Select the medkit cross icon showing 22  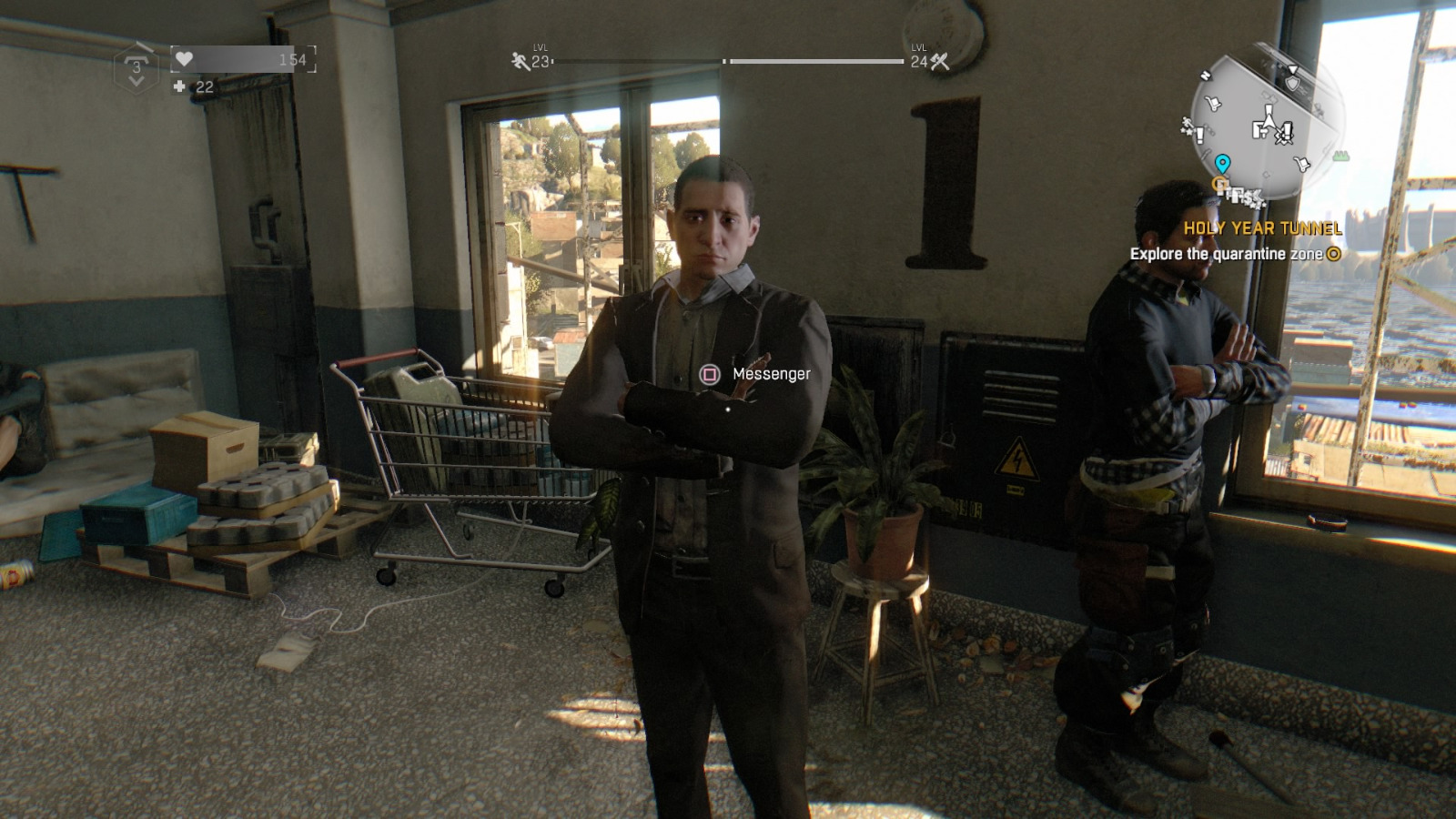178,88
